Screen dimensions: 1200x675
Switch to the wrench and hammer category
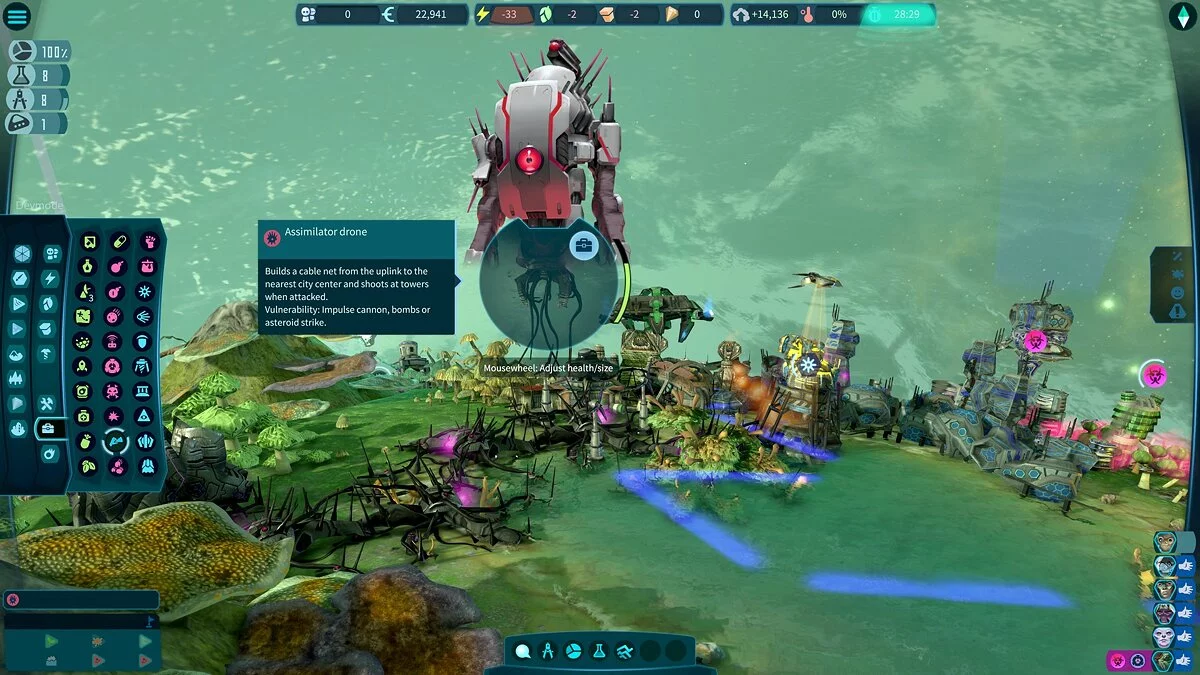click(x=46, y=404)
